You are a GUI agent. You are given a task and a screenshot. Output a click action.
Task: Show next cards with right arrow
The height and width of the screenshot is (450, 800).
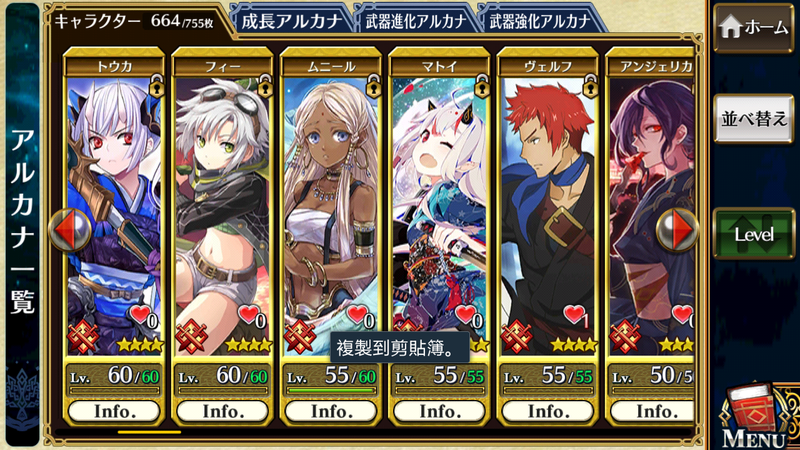677,230
